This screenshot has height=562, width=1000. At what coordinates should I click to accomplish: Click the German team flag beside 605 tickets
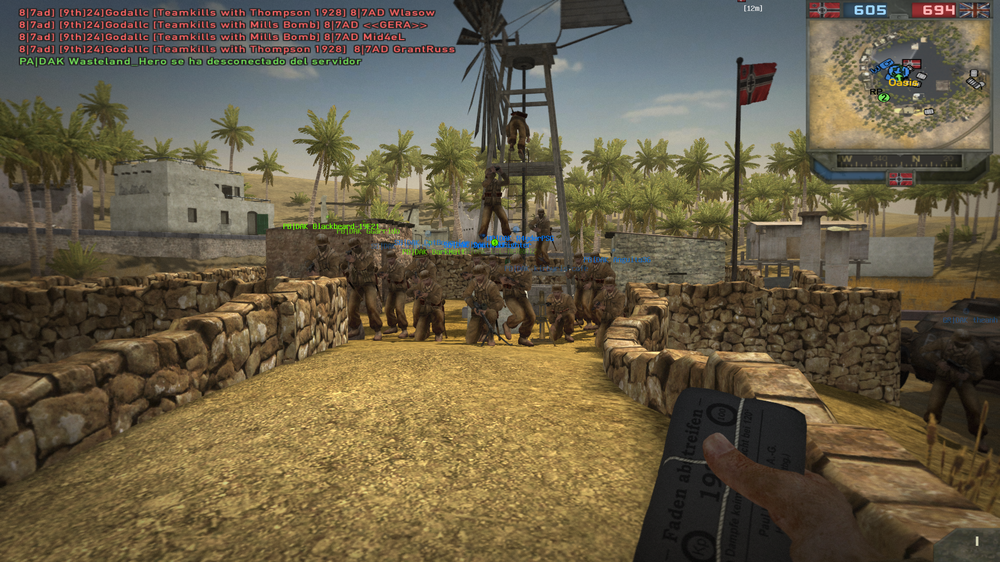825,10
